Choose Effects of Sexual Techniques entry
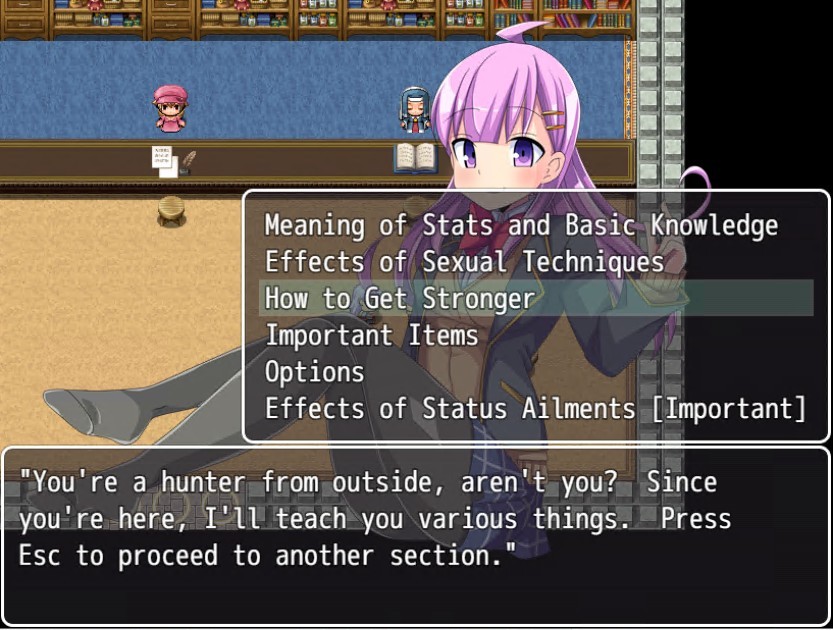The image size is (833, 630). point(464,262)
